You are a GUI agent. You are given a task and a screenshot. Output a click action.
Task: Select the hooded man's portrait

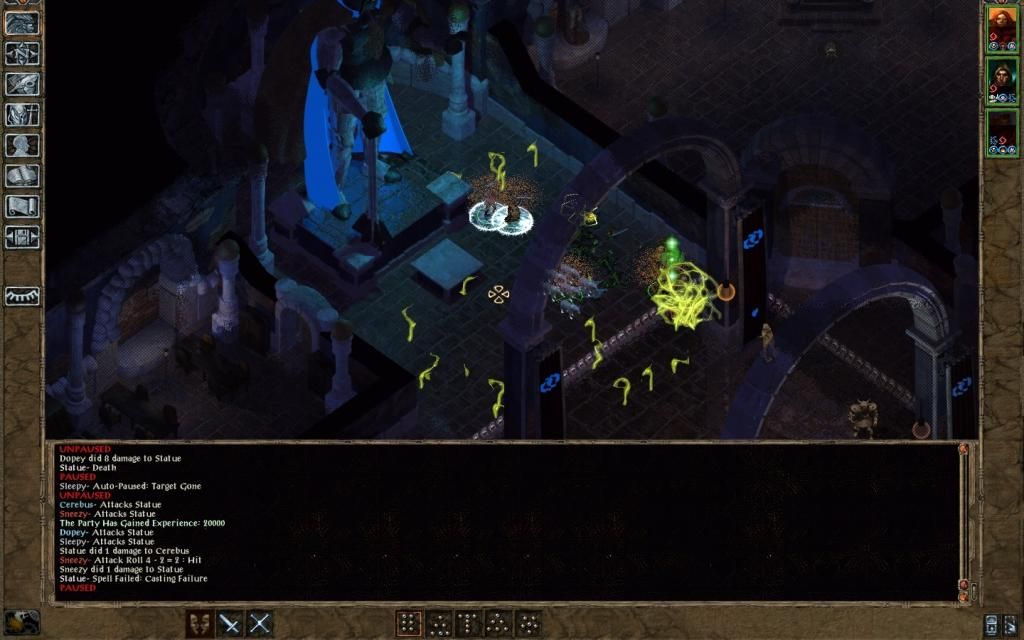[x=1001, y=81]
